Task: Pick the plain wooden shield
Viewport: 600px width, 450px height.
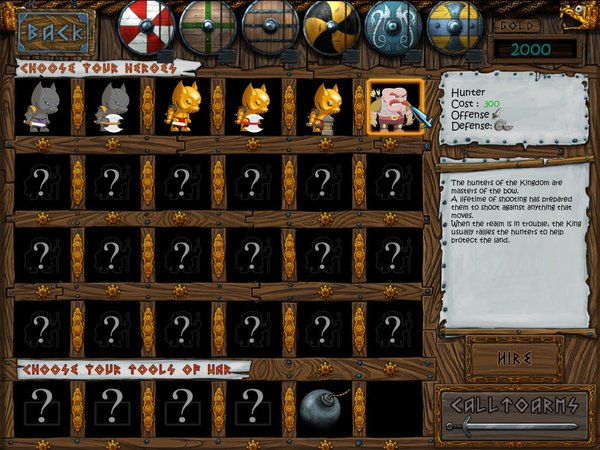Action: click(x=270, y=27)
